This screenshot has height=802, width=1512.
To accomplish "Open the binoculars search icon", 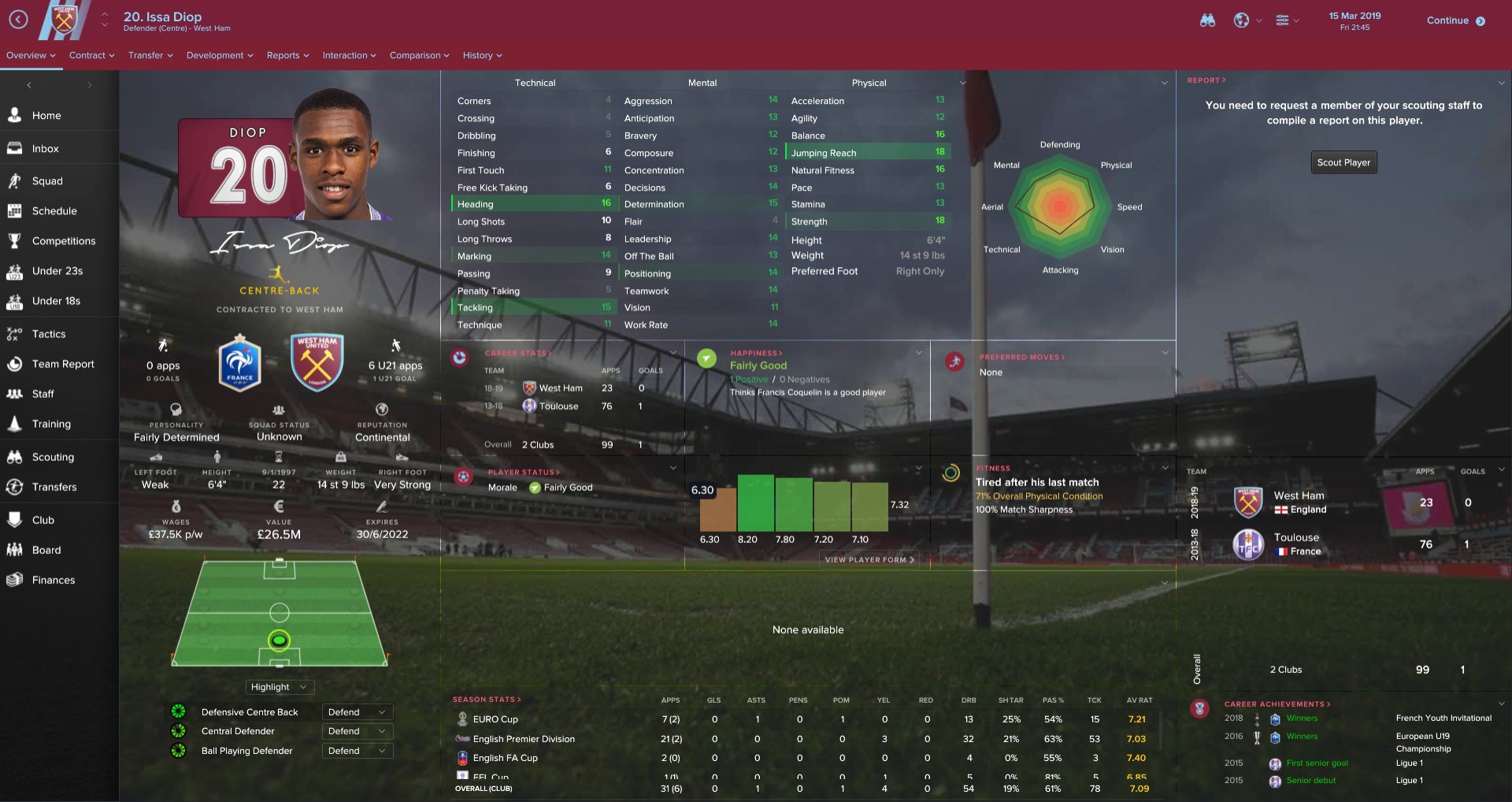I will click(x=1207, y=20).
